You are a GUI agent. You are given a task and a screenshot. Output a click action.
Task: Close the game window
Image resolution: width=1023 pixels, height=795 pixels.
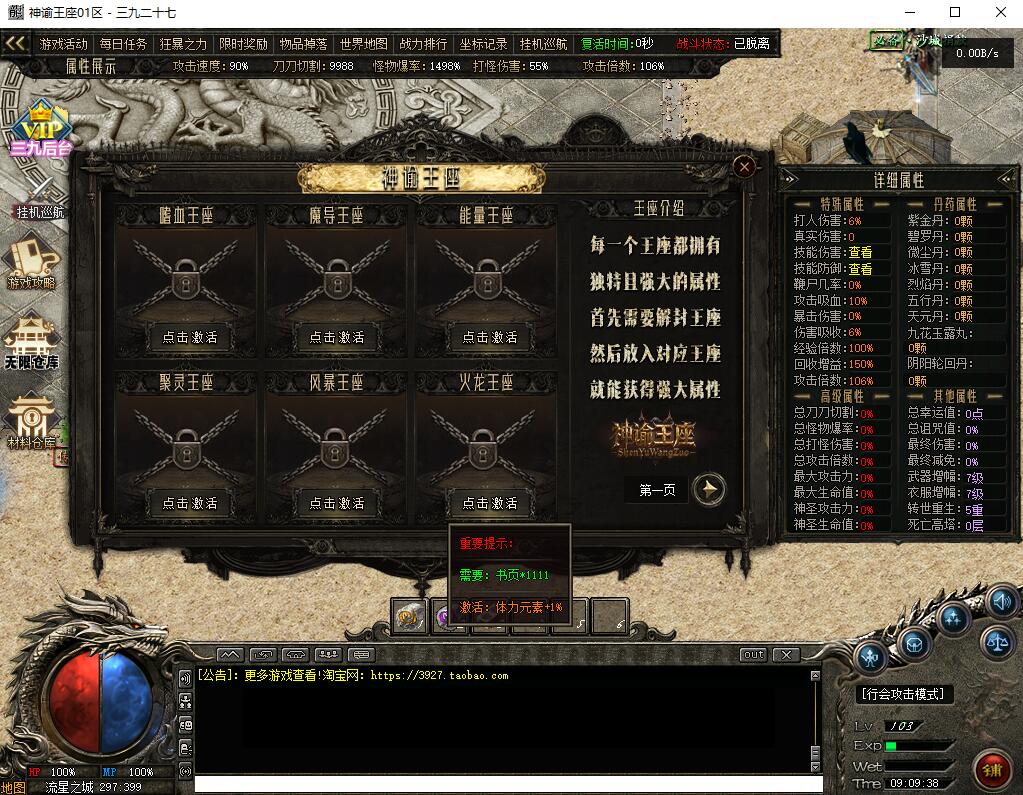[x=1001, y=12]
